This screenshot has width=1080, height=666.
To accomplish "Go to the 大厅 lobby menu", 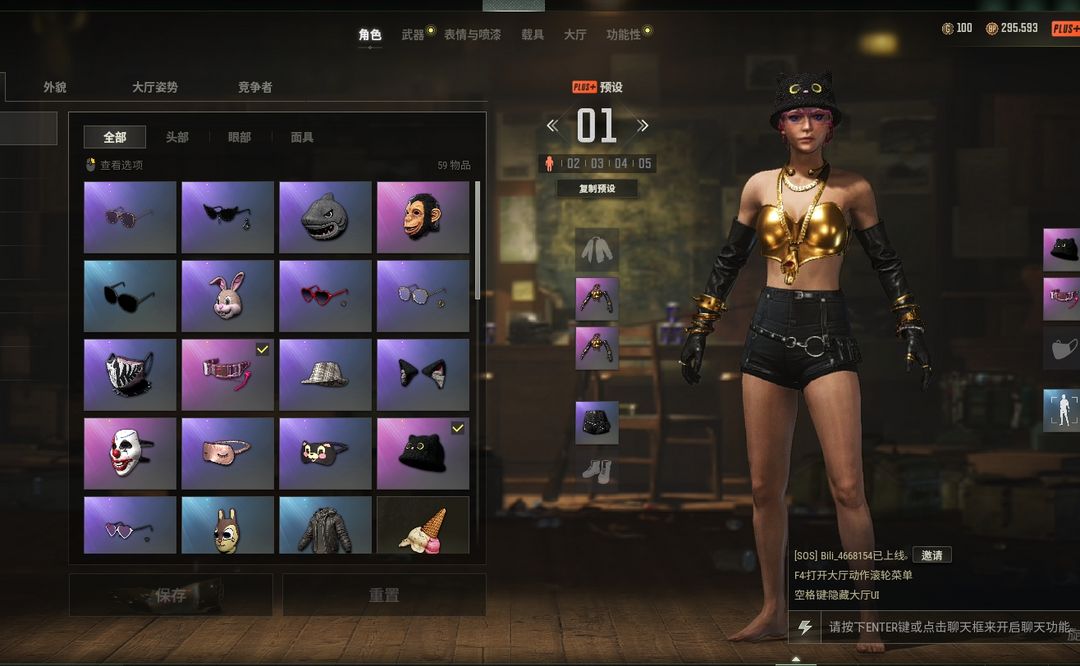I will [575, 35].
